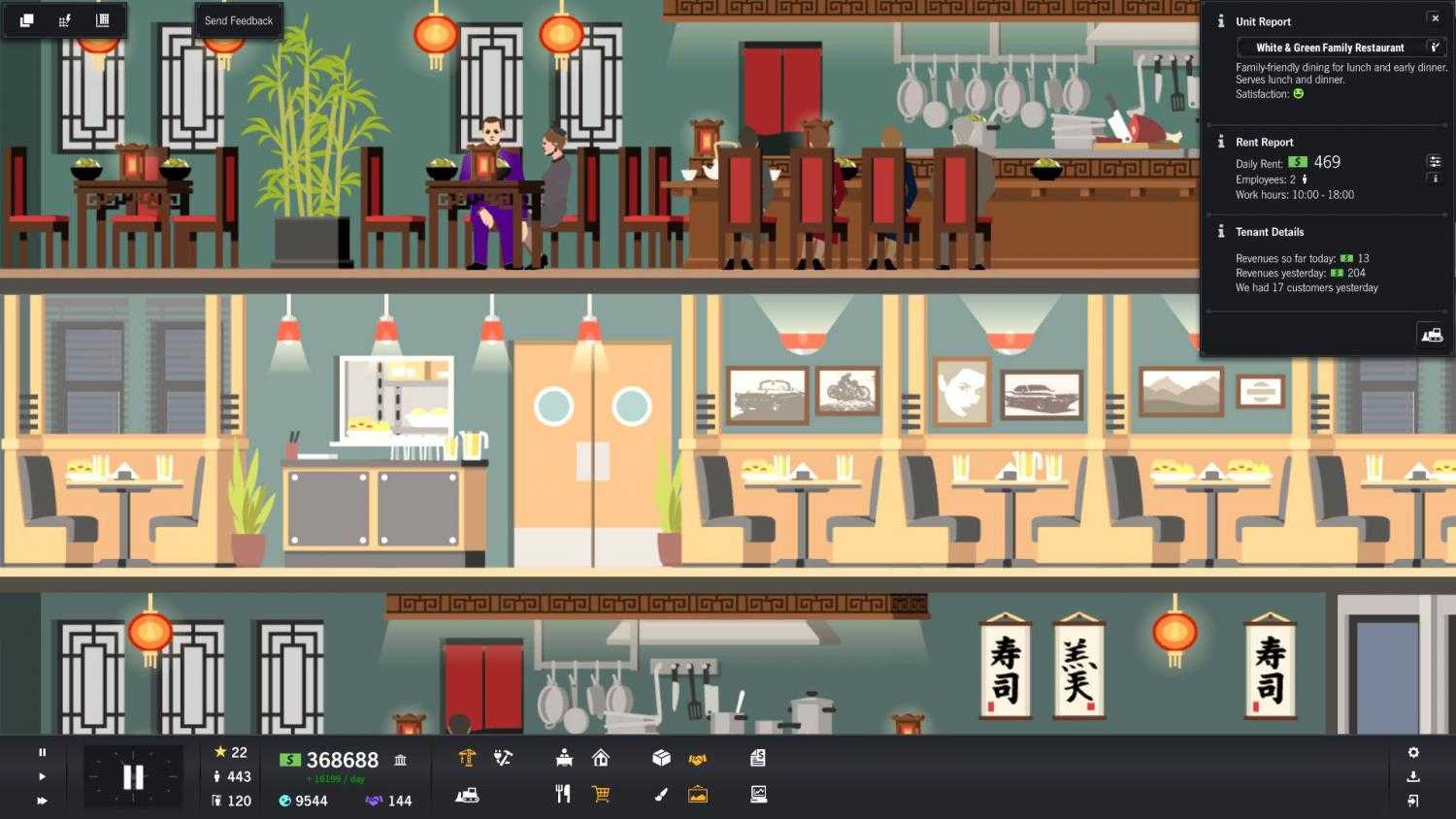Select the bulldozer demolition tool
The image size is (1456, 819).
click(468, 794)
